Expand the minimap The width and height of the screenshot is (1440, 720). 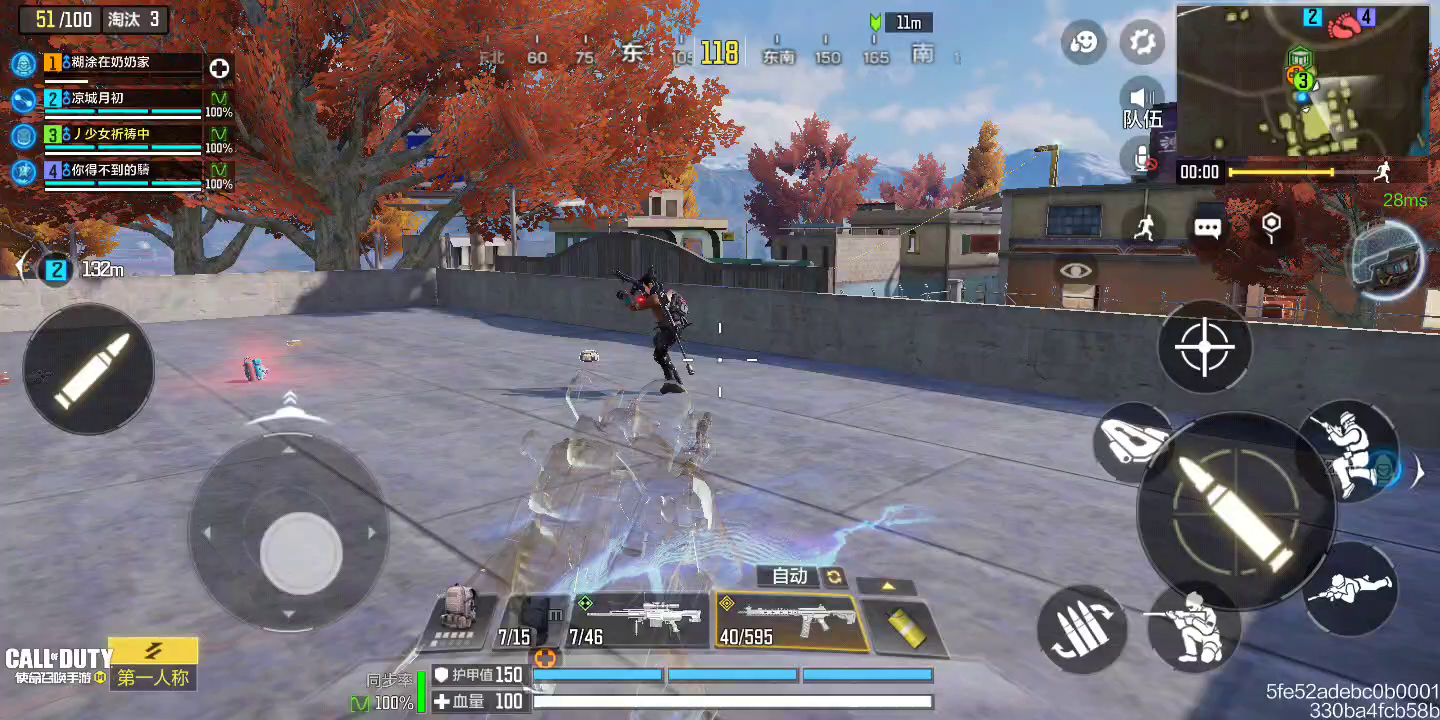pos(1302,80)
